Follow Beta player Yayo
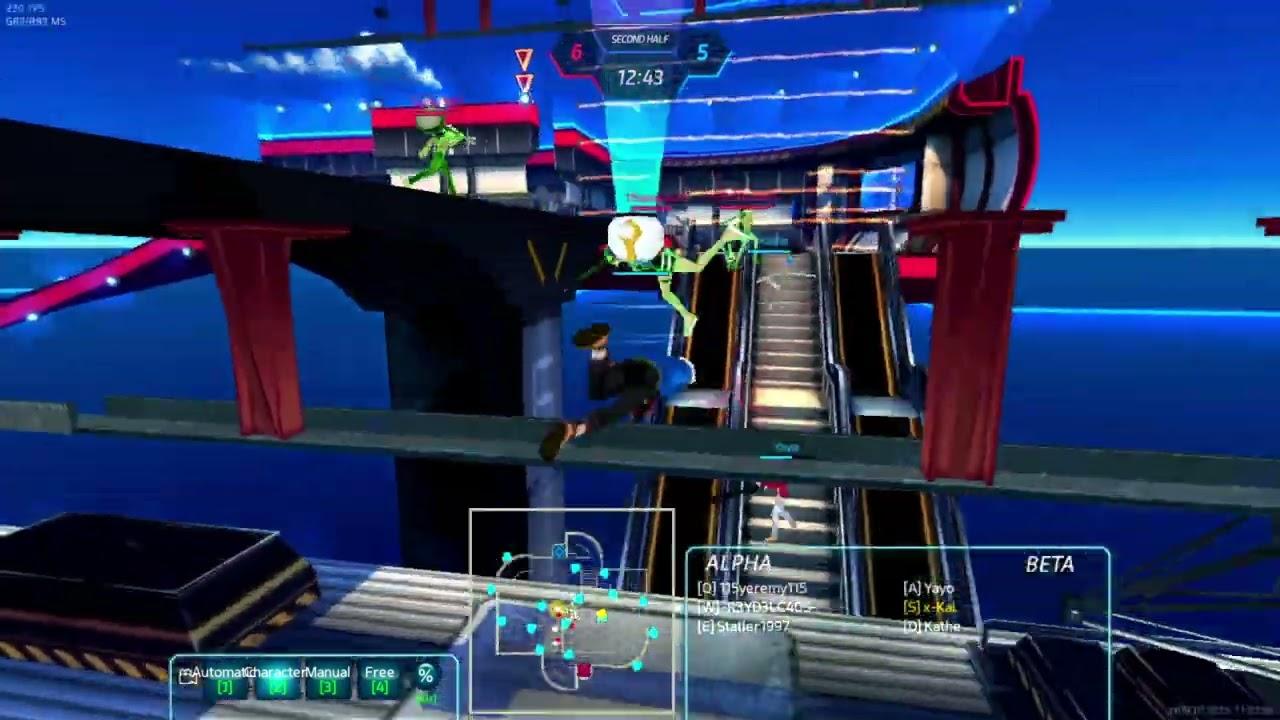Viewport: 1280px width, 720px height. 928,589
